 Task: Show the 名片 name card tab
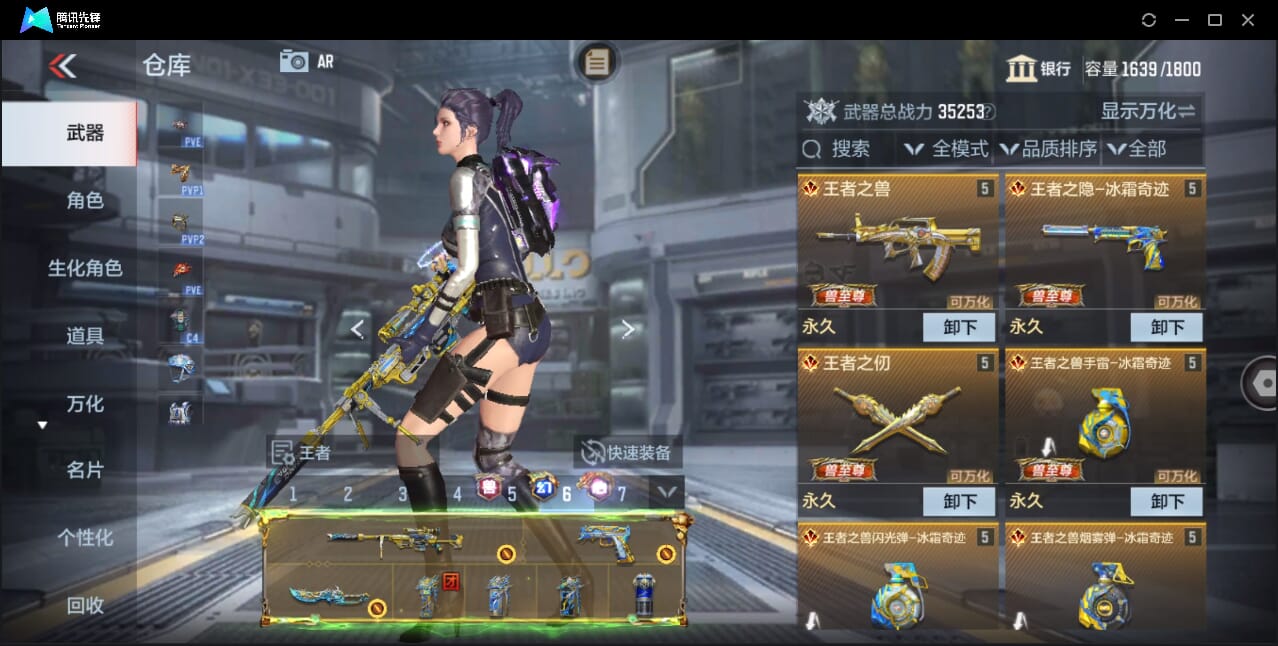[x=85, y=470]
